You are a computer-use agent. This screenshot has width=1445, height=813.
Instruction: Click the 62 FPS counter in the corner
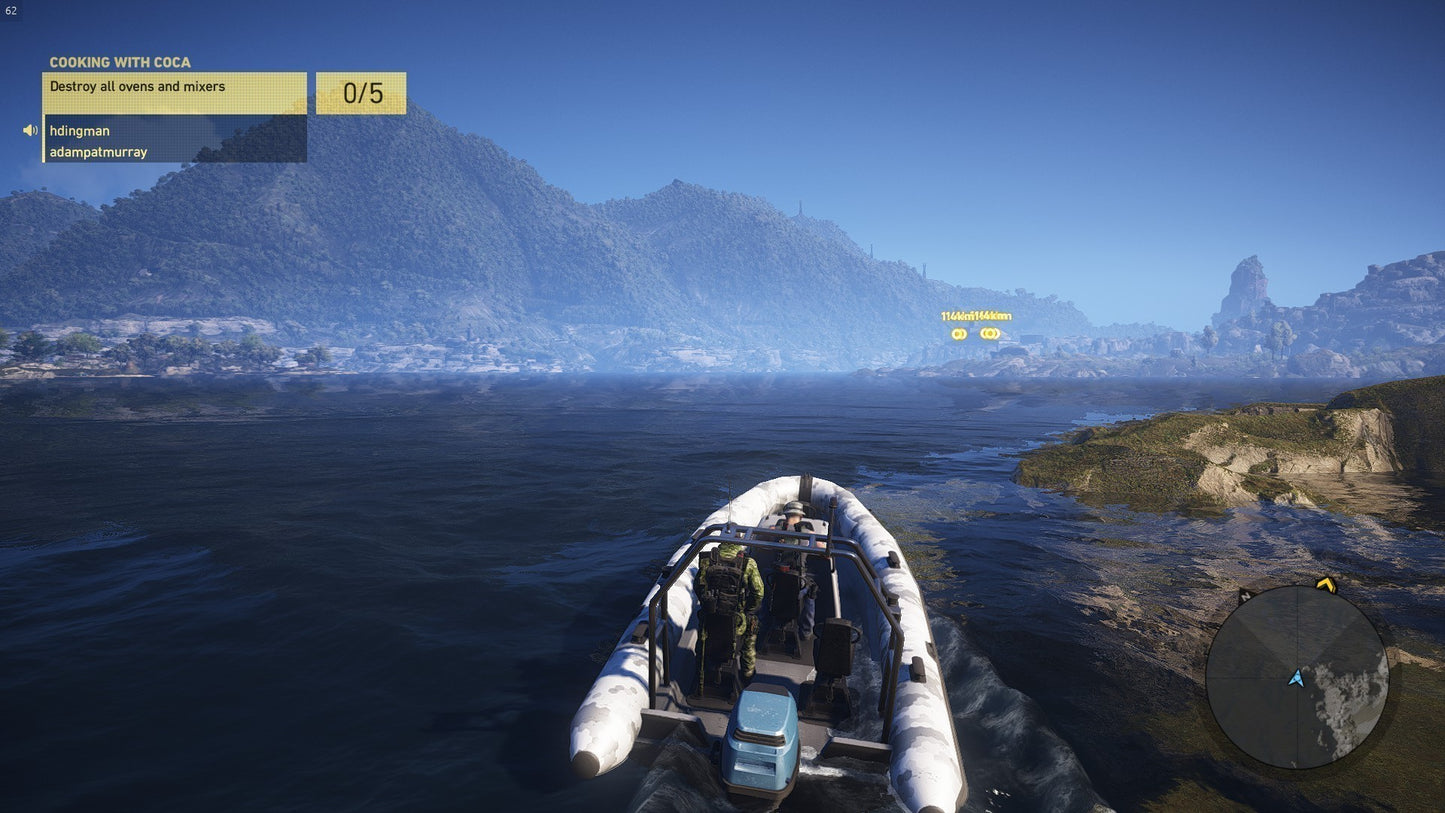click(11, 9)
